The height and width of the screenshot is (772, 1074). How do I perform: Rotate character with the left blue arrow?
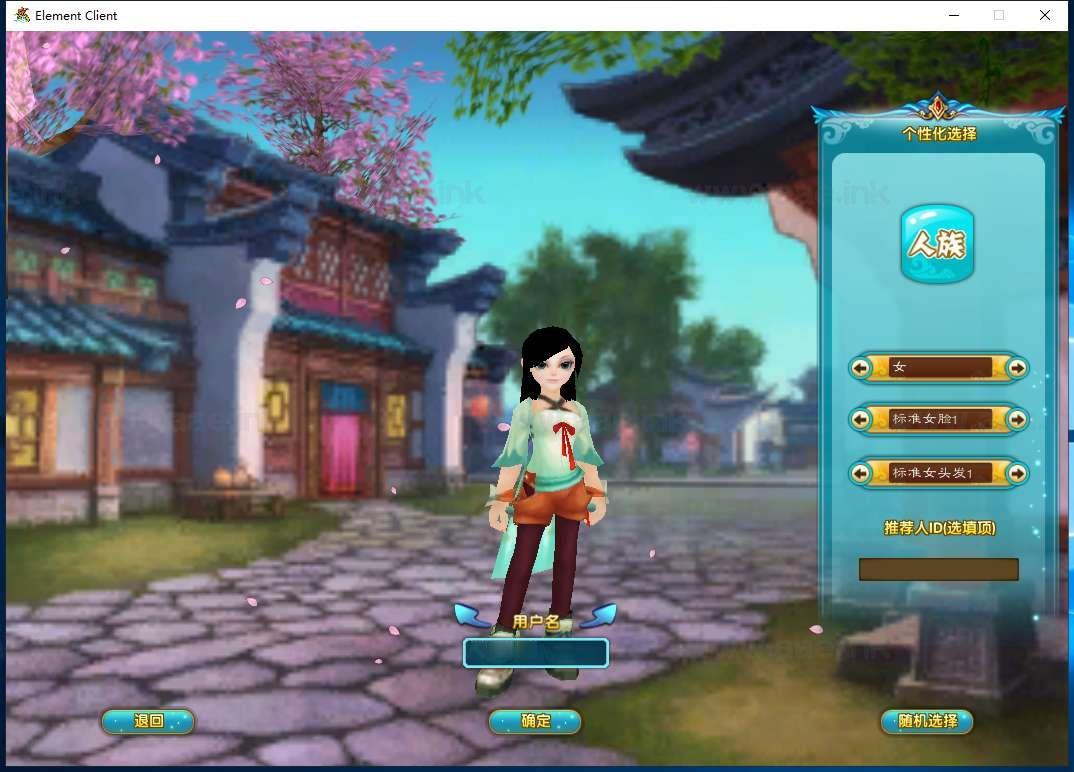point(472,615)
